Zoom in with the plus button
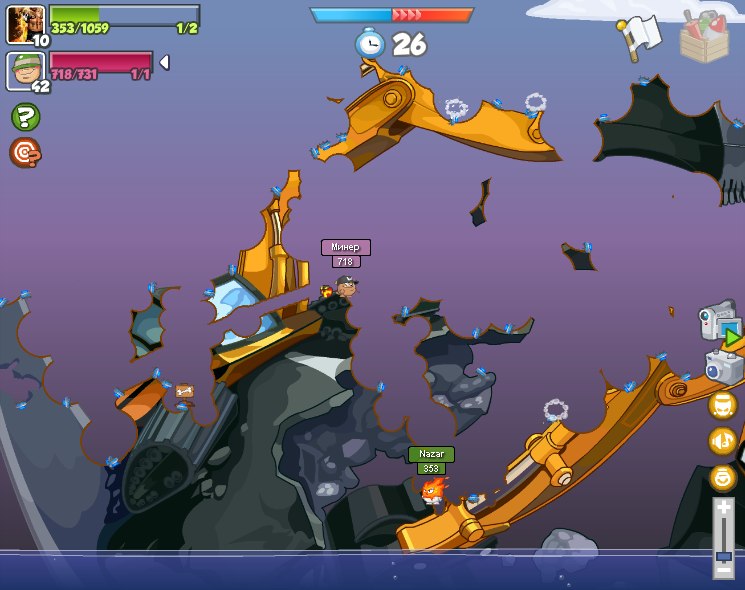 723,509
